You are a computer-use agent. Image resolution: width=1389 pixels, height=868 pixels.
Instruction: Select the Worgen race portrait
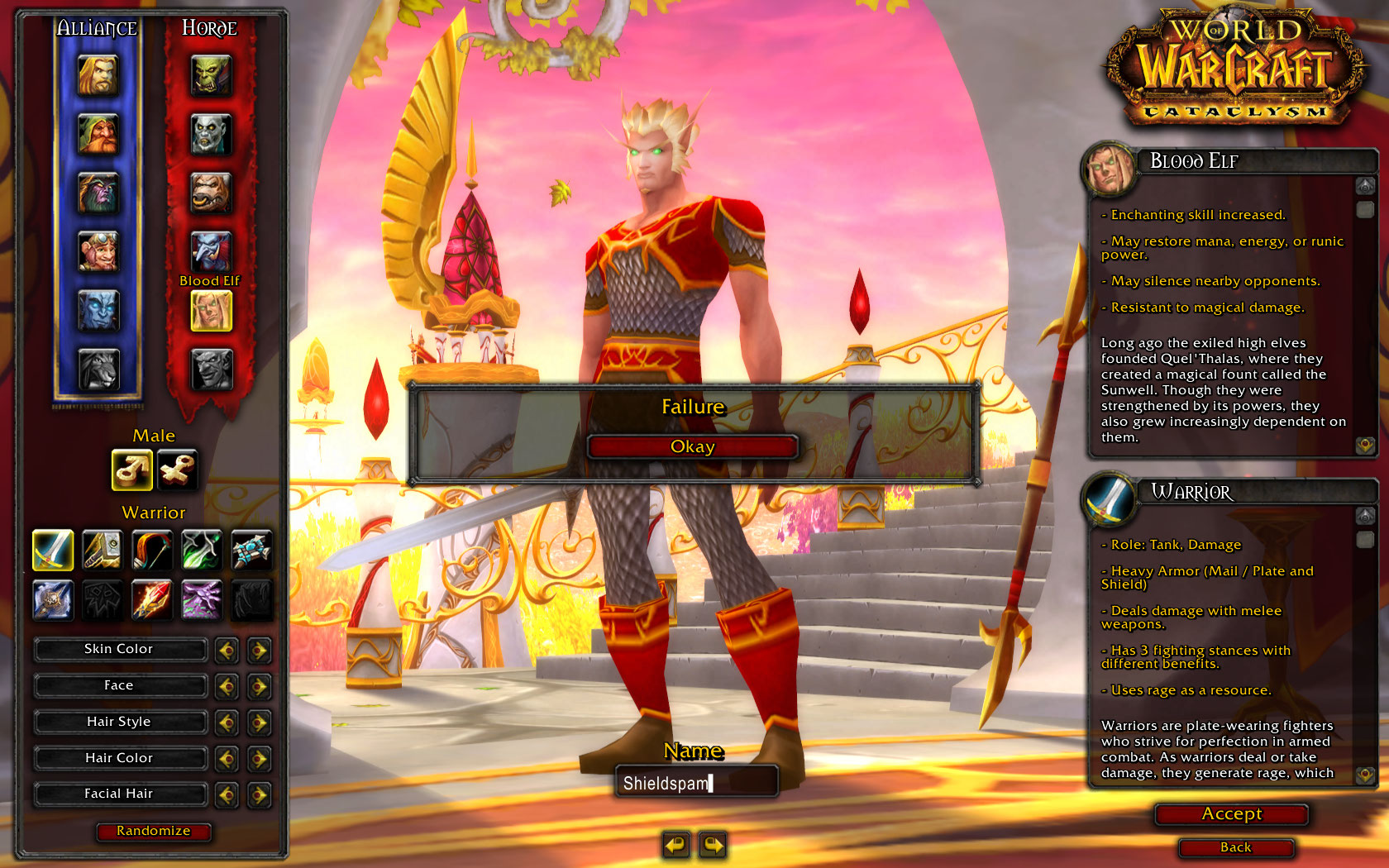click(x=98, y=369)
